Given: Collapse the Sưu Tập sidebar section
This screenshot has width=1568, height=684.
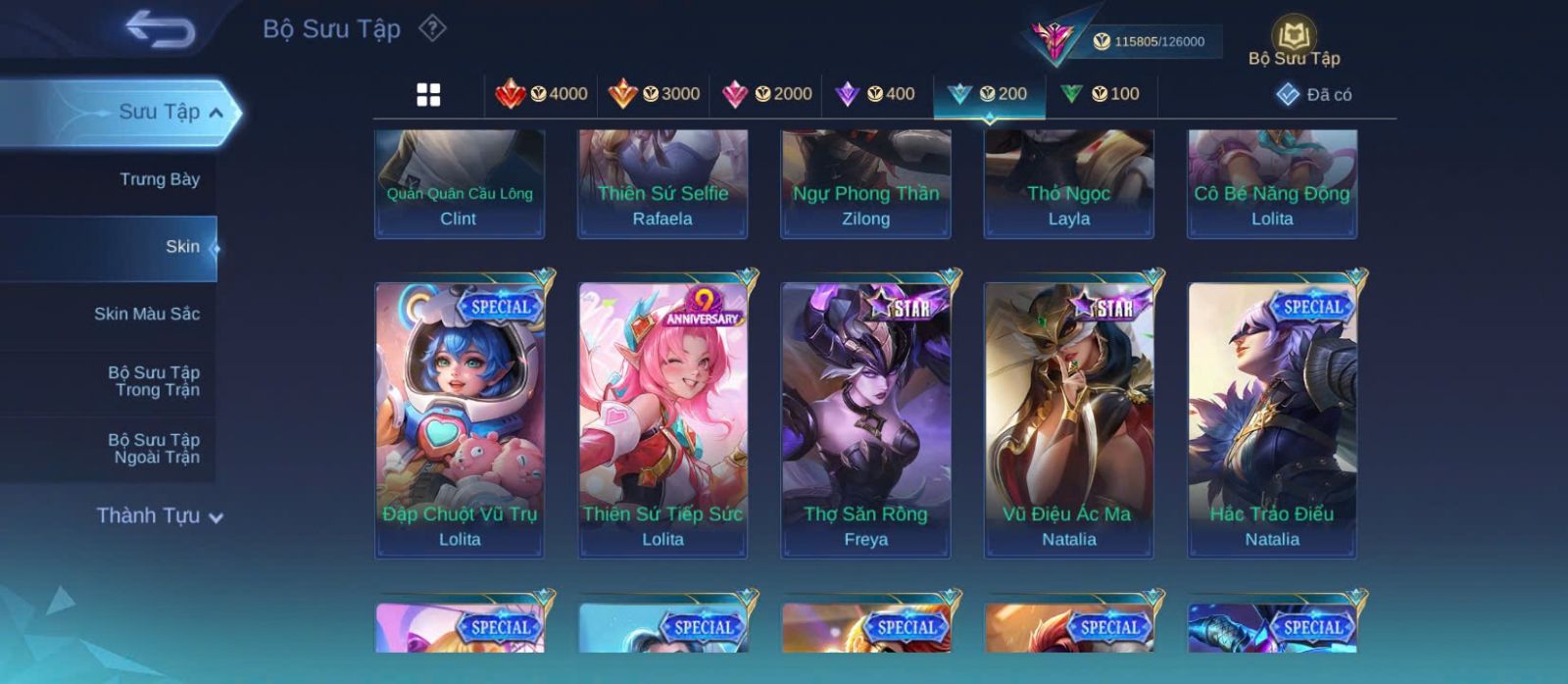Looking at the screenshot, I should pyautogui.click(x=216, y=113).
